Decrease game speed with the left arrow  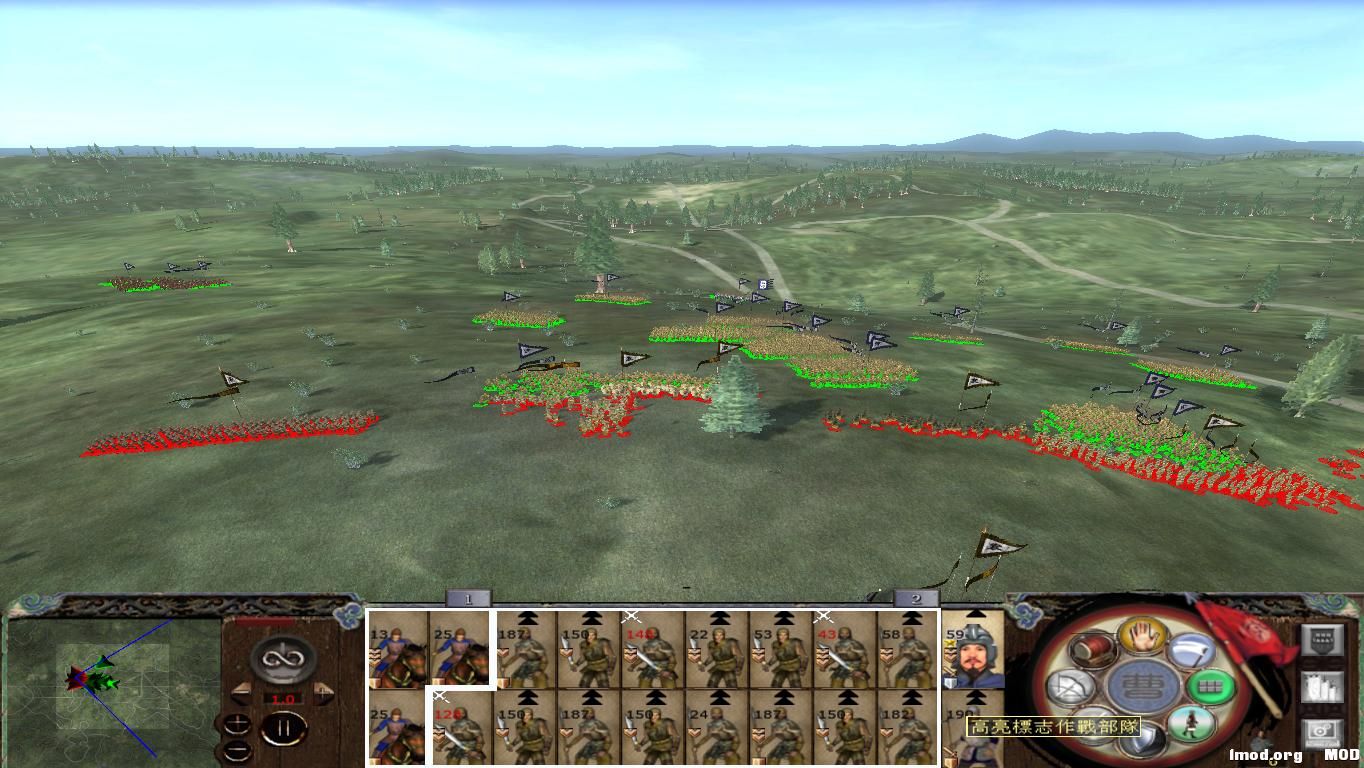(x=242, y=693)
